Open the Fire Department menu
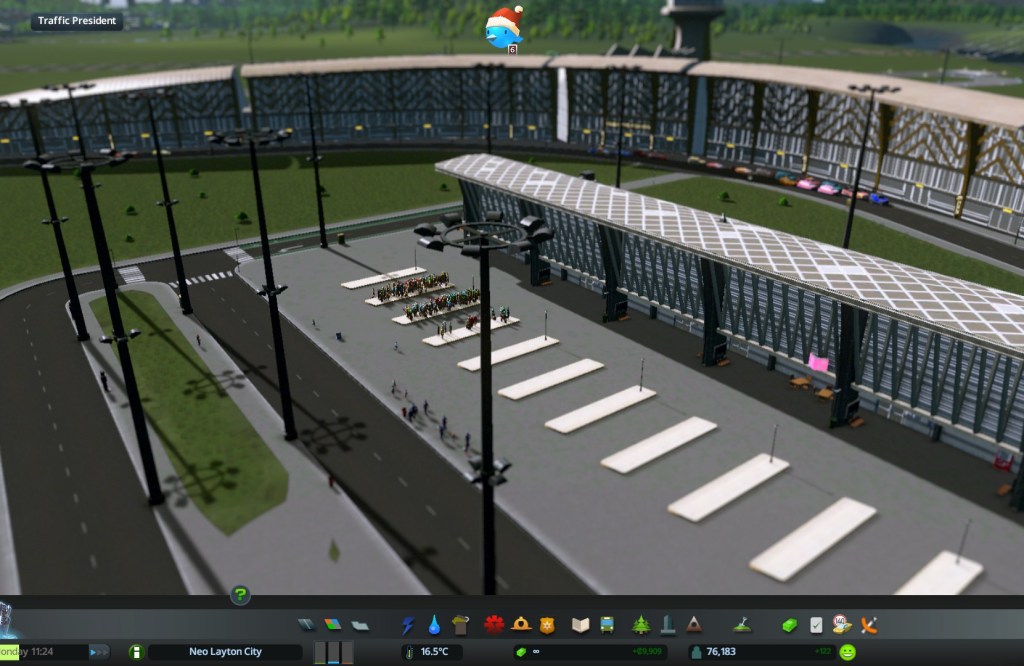This screenshot has height=666, width=1024. [520, 625]
